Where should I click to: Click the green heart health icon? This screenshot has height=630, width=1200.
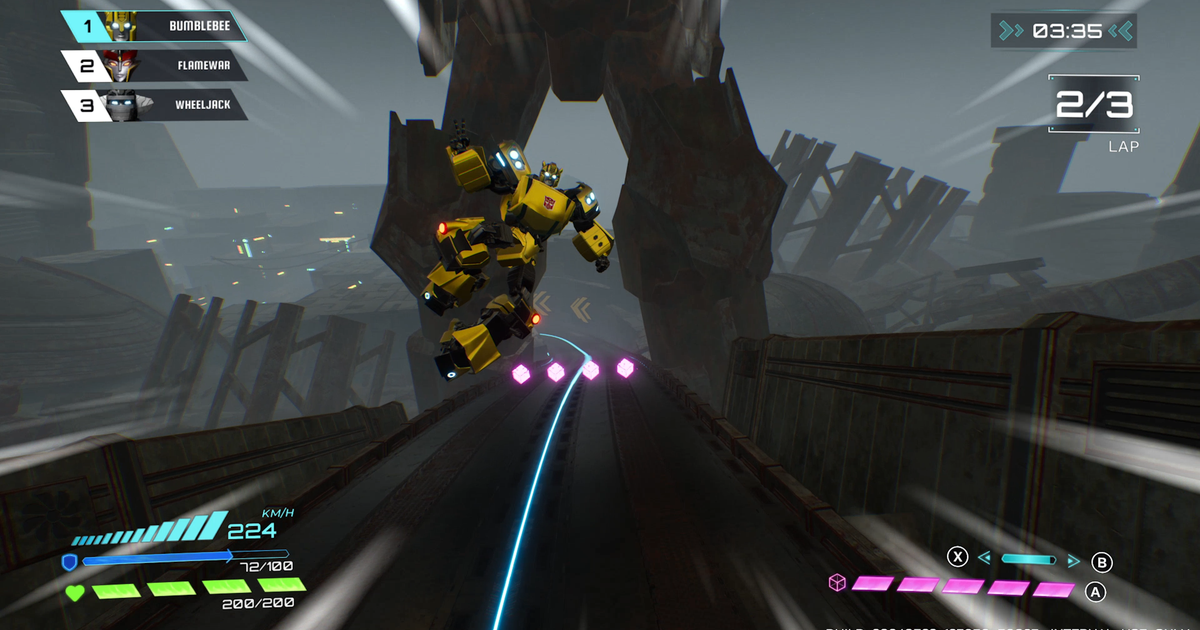pos(75,592)
